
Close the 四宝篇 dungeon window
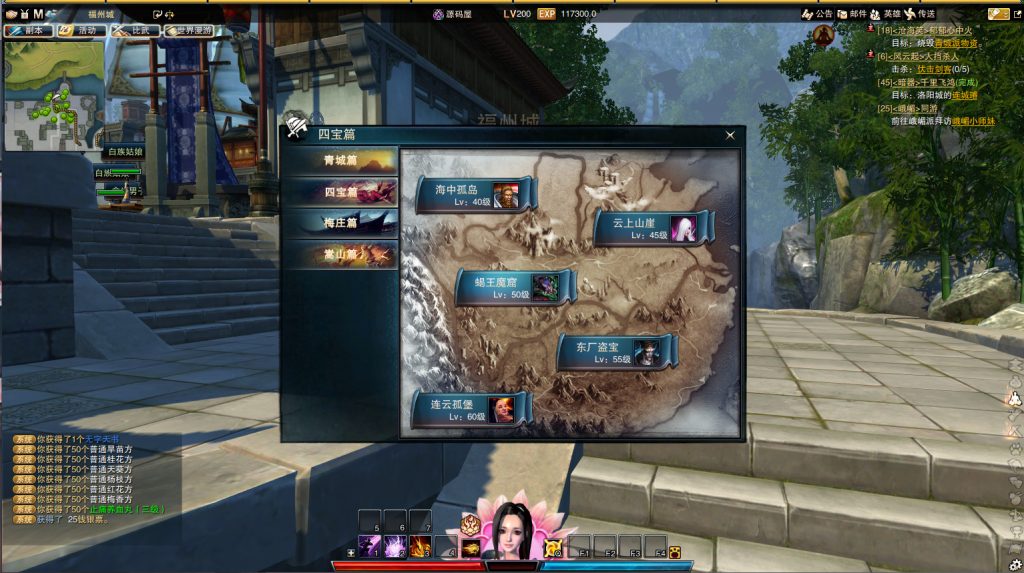coord(730,136)
